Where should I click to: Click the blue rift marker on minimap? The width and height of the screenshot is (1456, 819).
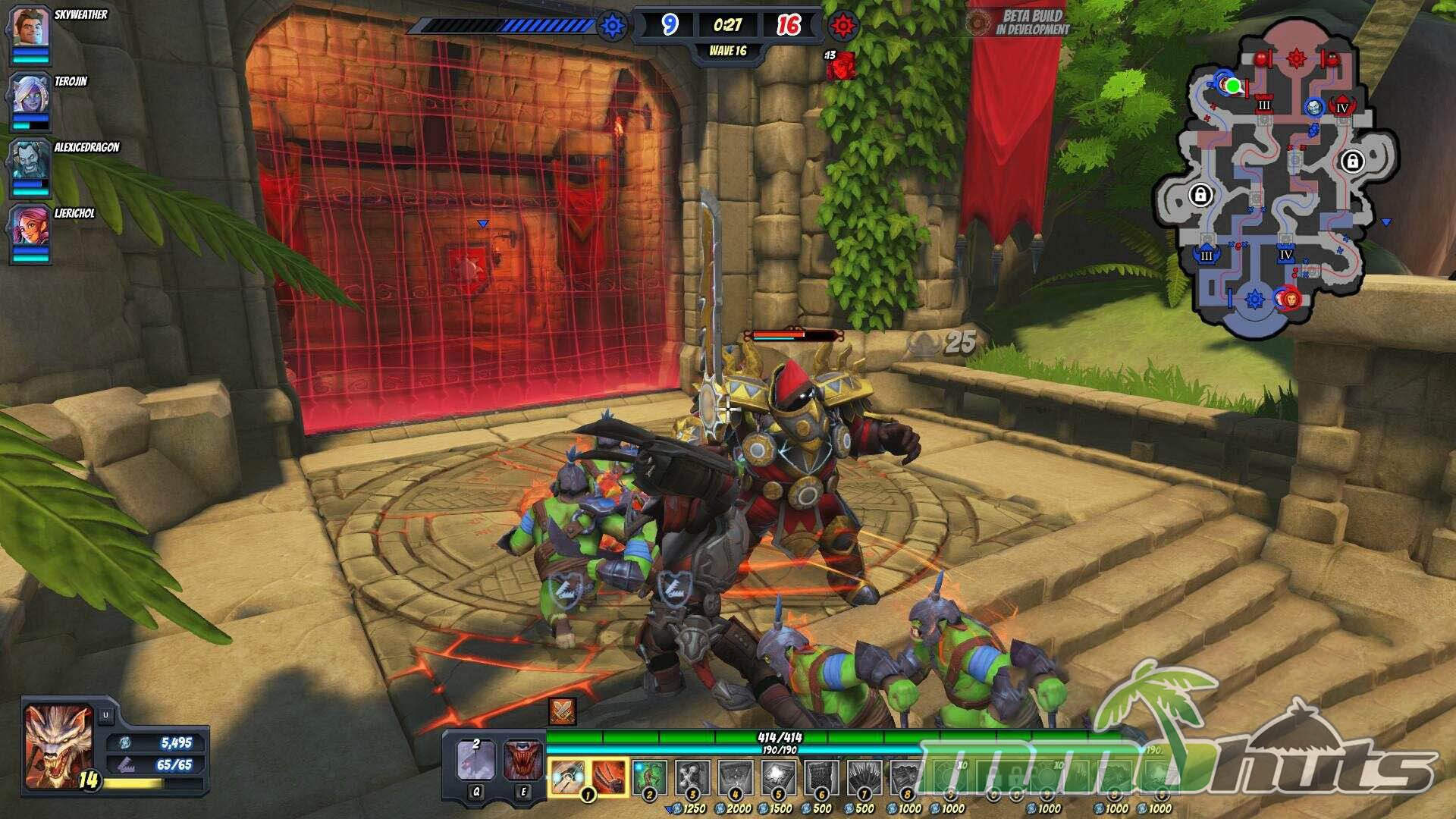click(1254, 299)
